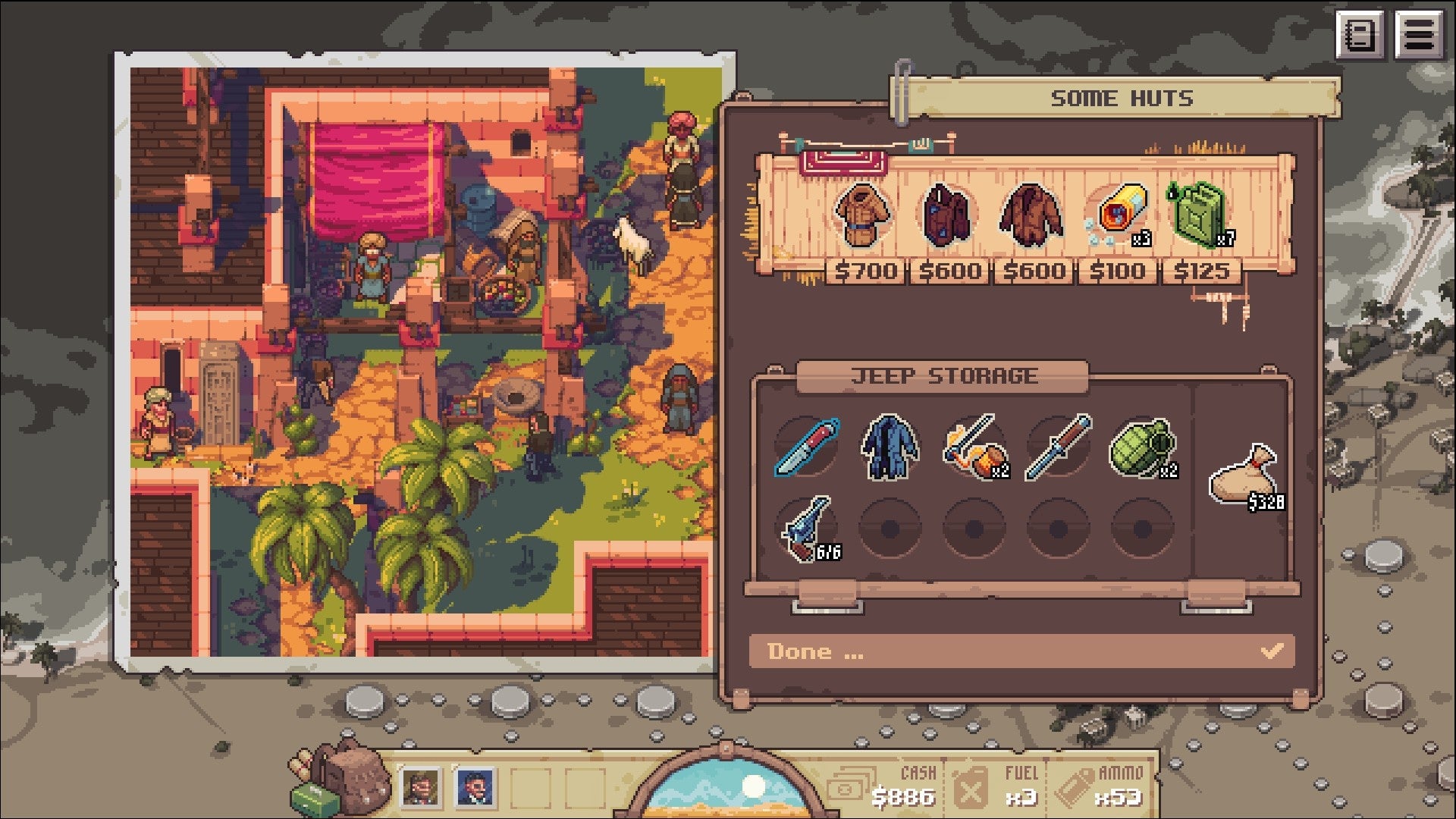Select the green grenades stack
Viewport: 1456px width, 819px height.
[x=1142, y=447]
